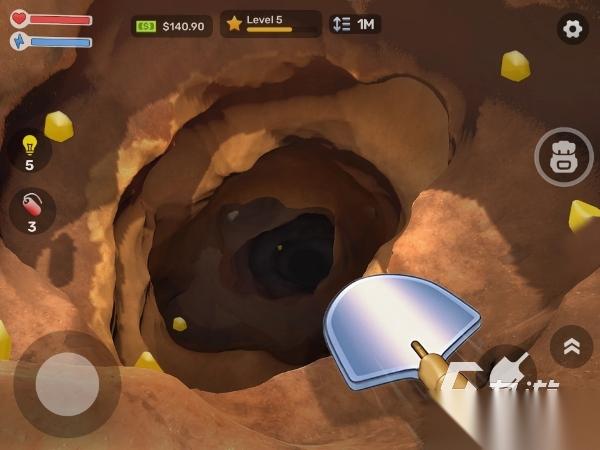
Task: Tap the double-chevron up button
Action: pyautogui.click(x=572, y=346)
